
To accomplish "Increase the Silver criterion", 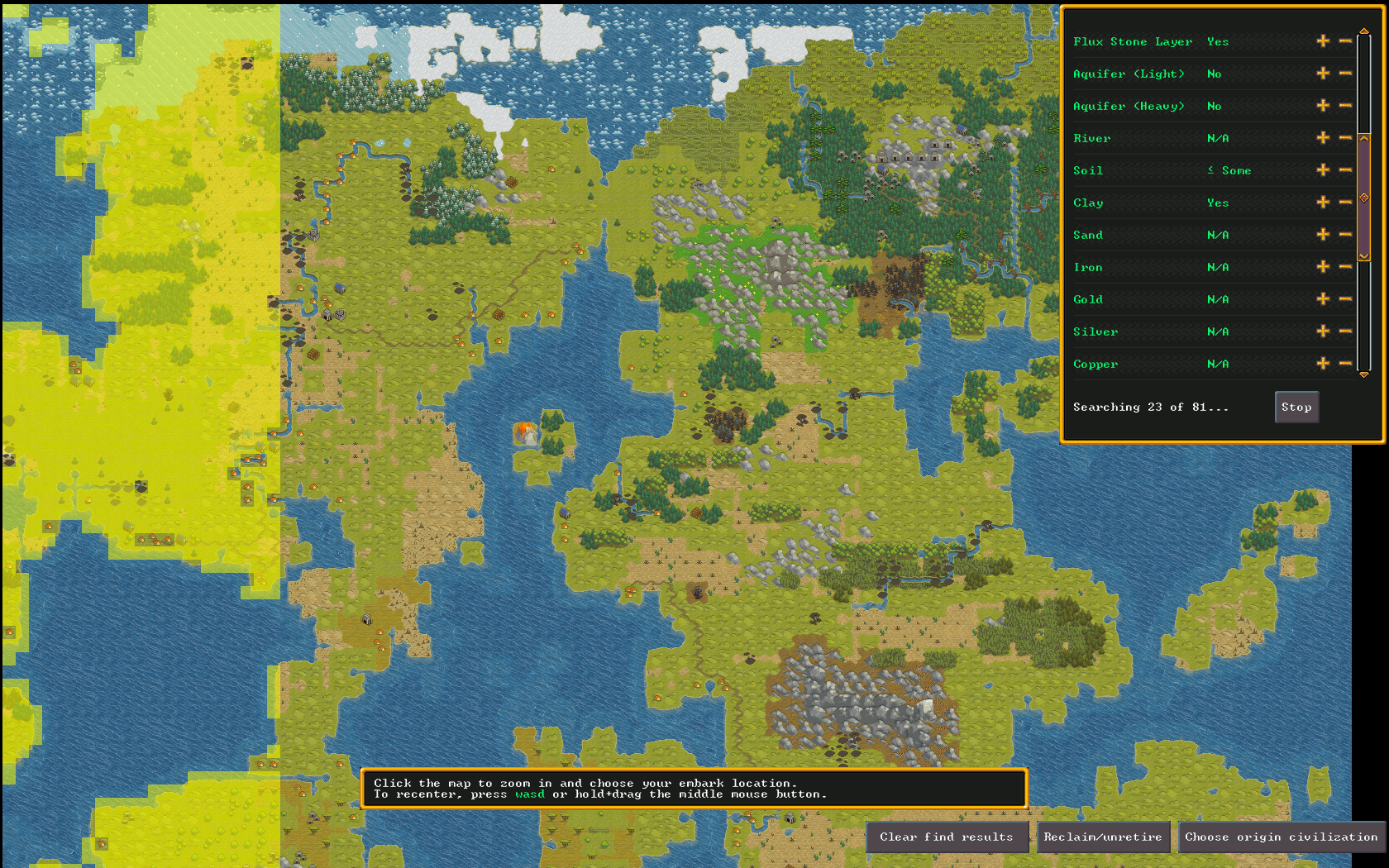I will [1323, 331].
